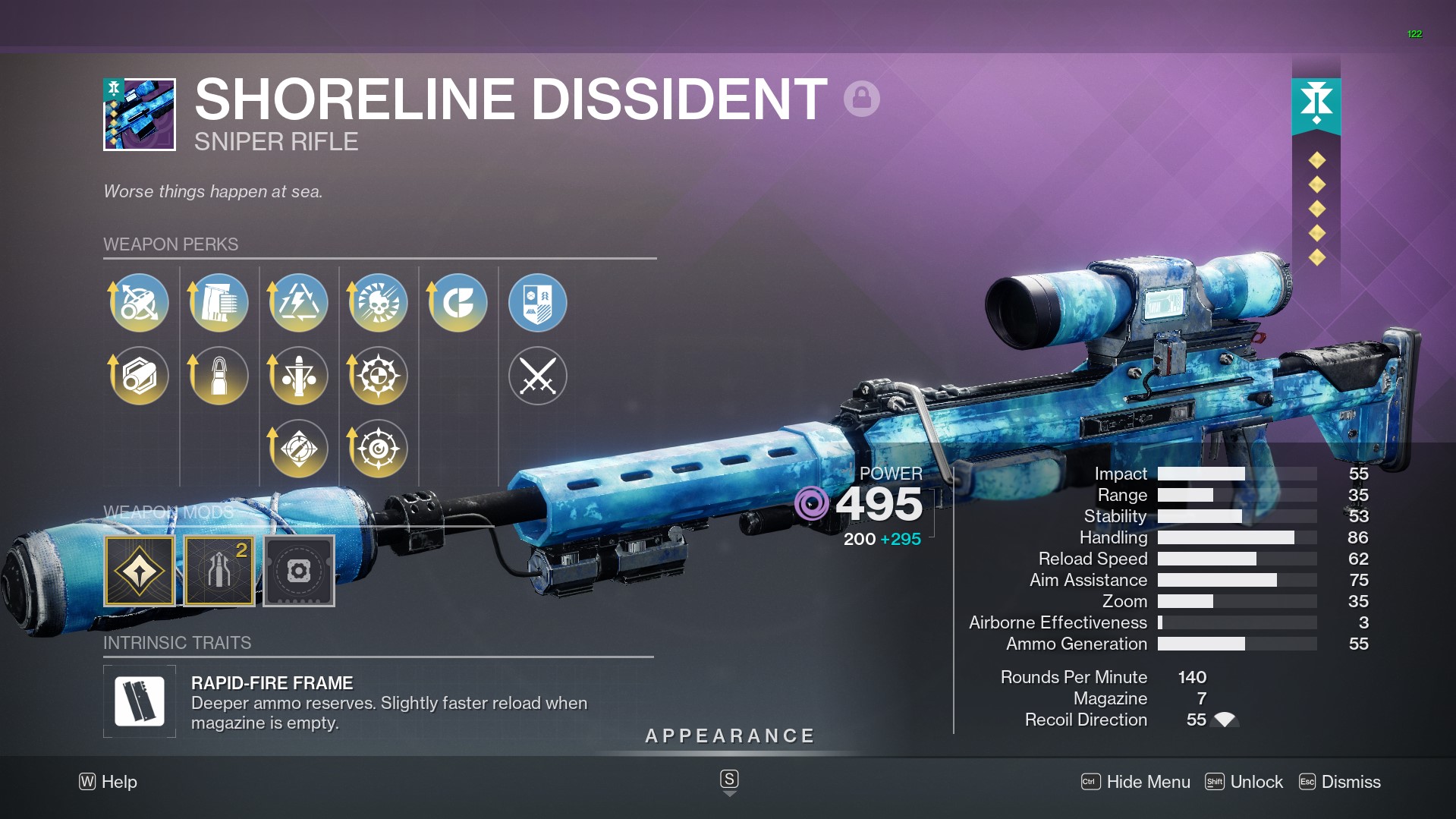Image resolution: width=1456 pixels, height=819 pixels.
Task: Choose the hexagon barrel perk
Action: (140, 376)
